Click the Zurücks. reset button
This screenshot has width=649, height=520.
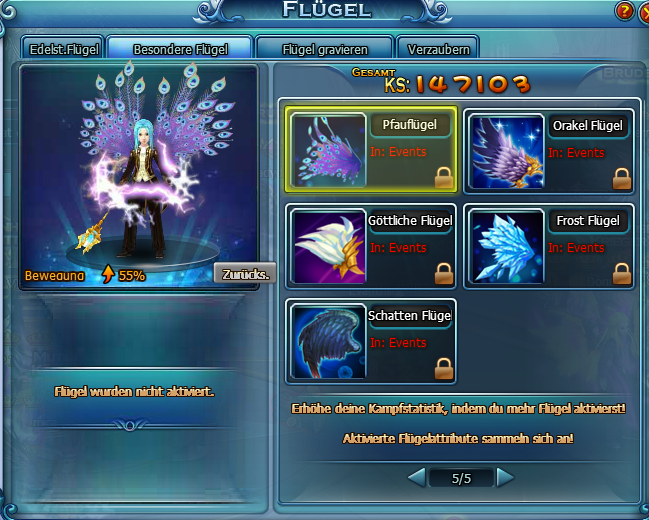coord(243,274)
